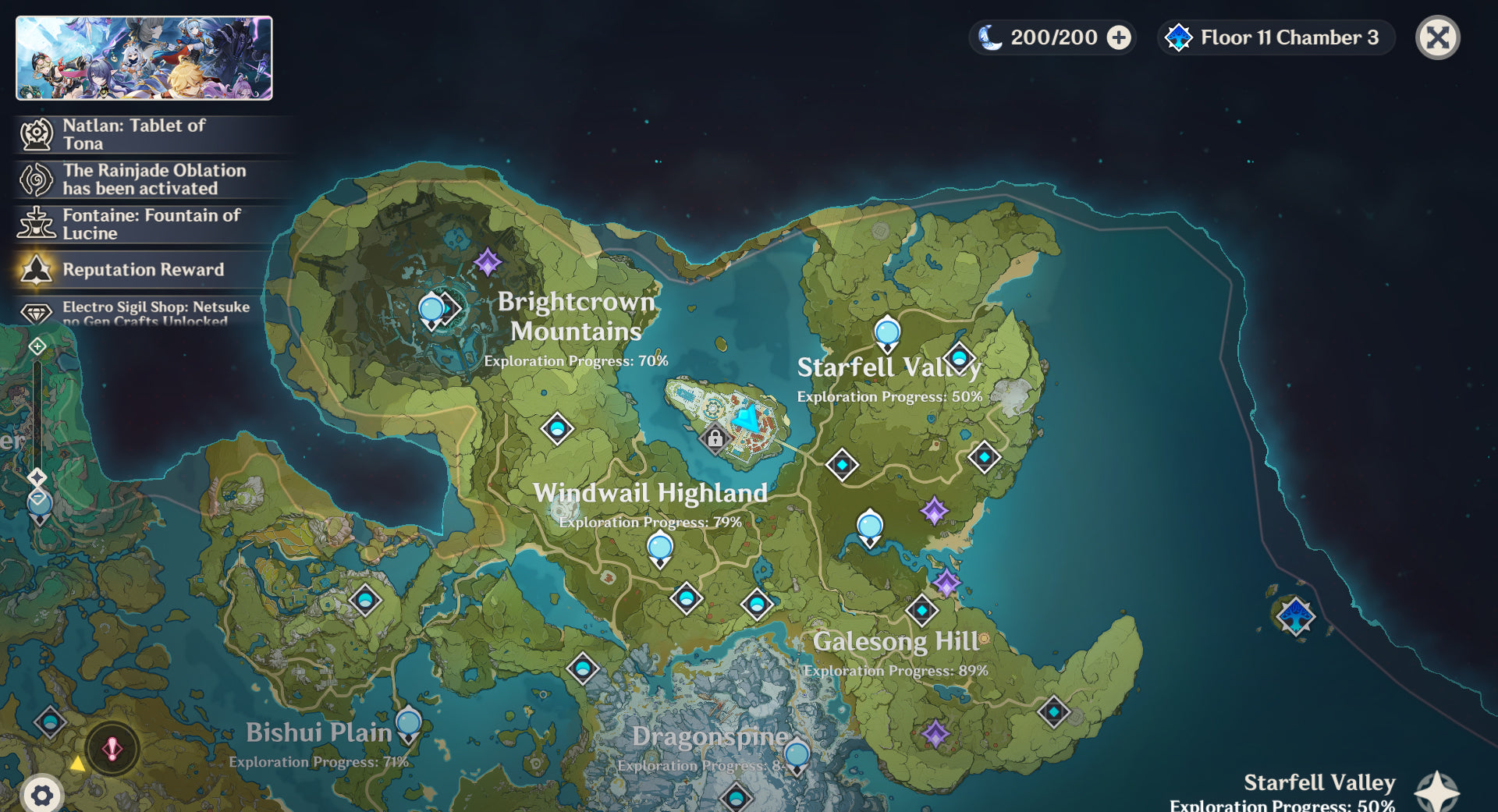Image resolution: width=1498 pixels, height=812 pixels.
Task: Select the teleport pin beside the Bishui Plain label
Action: tap(408, 724)
